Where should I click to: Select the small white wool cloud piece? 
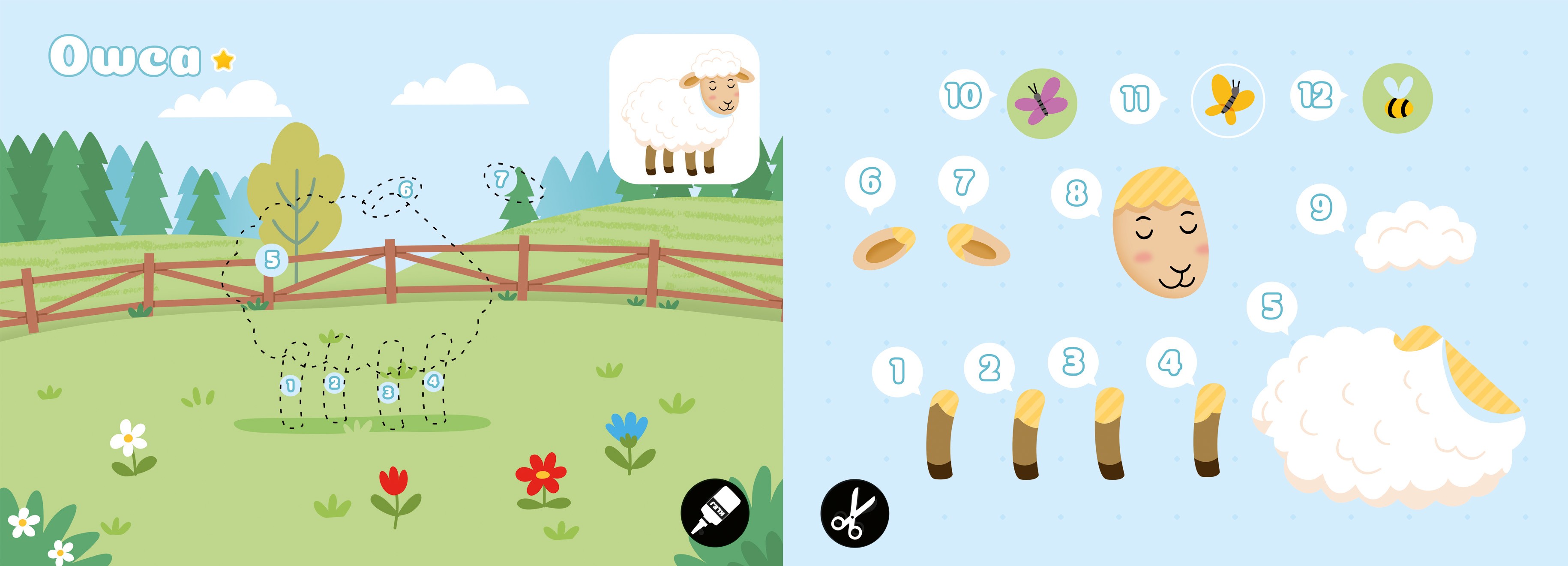tap(1415, 238)
